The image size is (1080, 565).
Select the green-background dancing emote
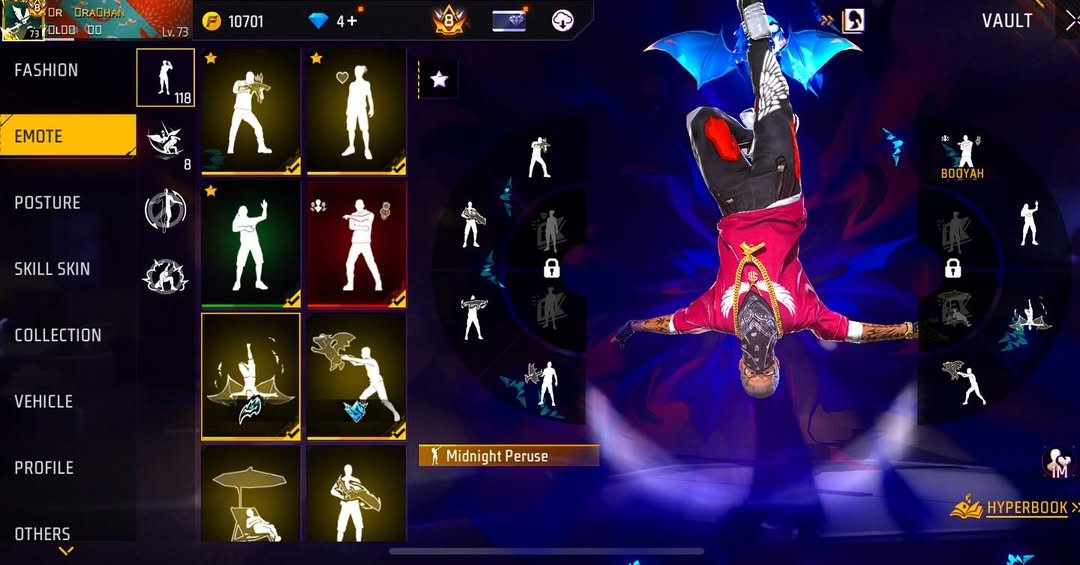(250, 244)
